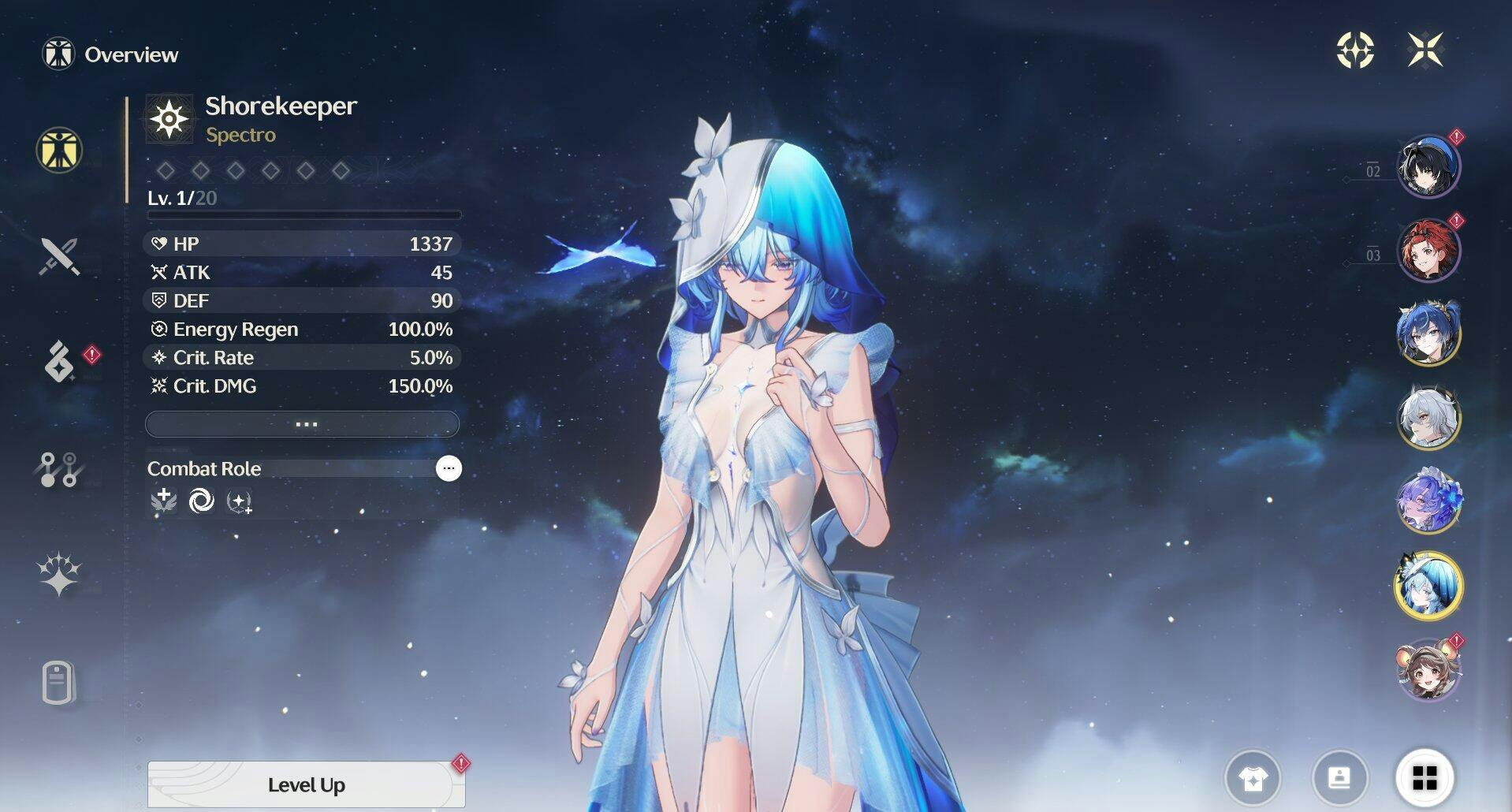The width and height of the screenshot is (1512, 812).
Task: Close the character screen with the X icon
Action: pos(1425,50)
